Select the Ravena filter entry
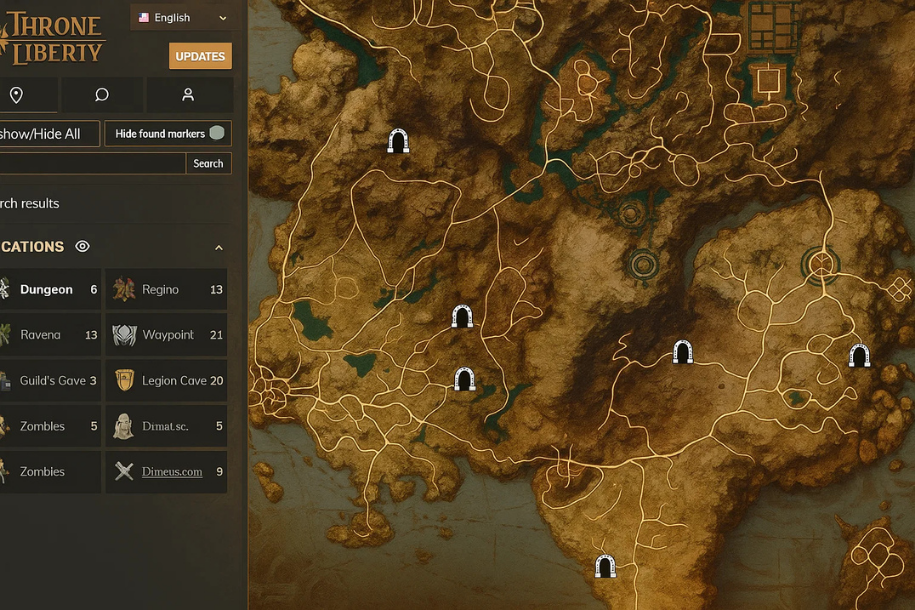915x610 pixels. pos(50,335)
